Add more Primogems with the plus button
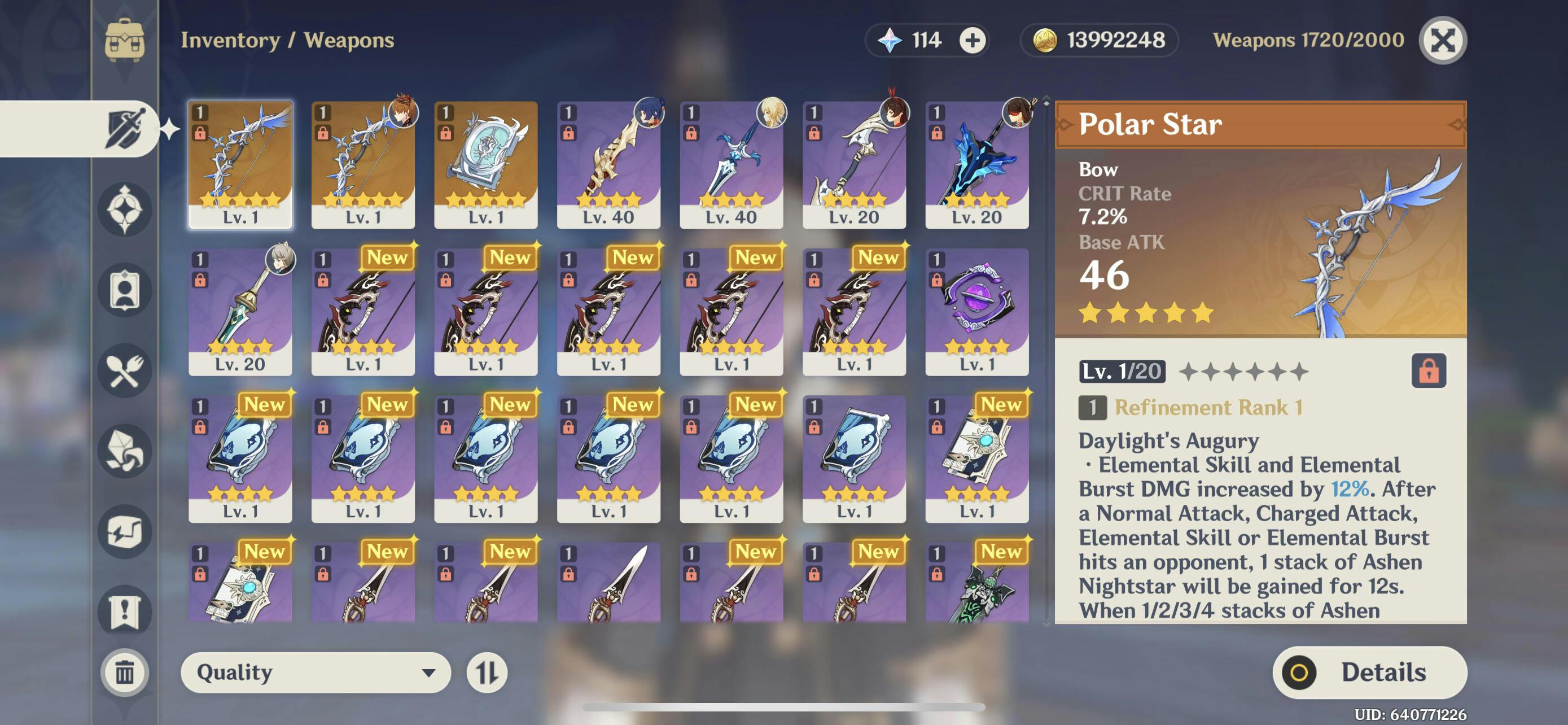The image size is (1568, 725). (x=972, y=40)
